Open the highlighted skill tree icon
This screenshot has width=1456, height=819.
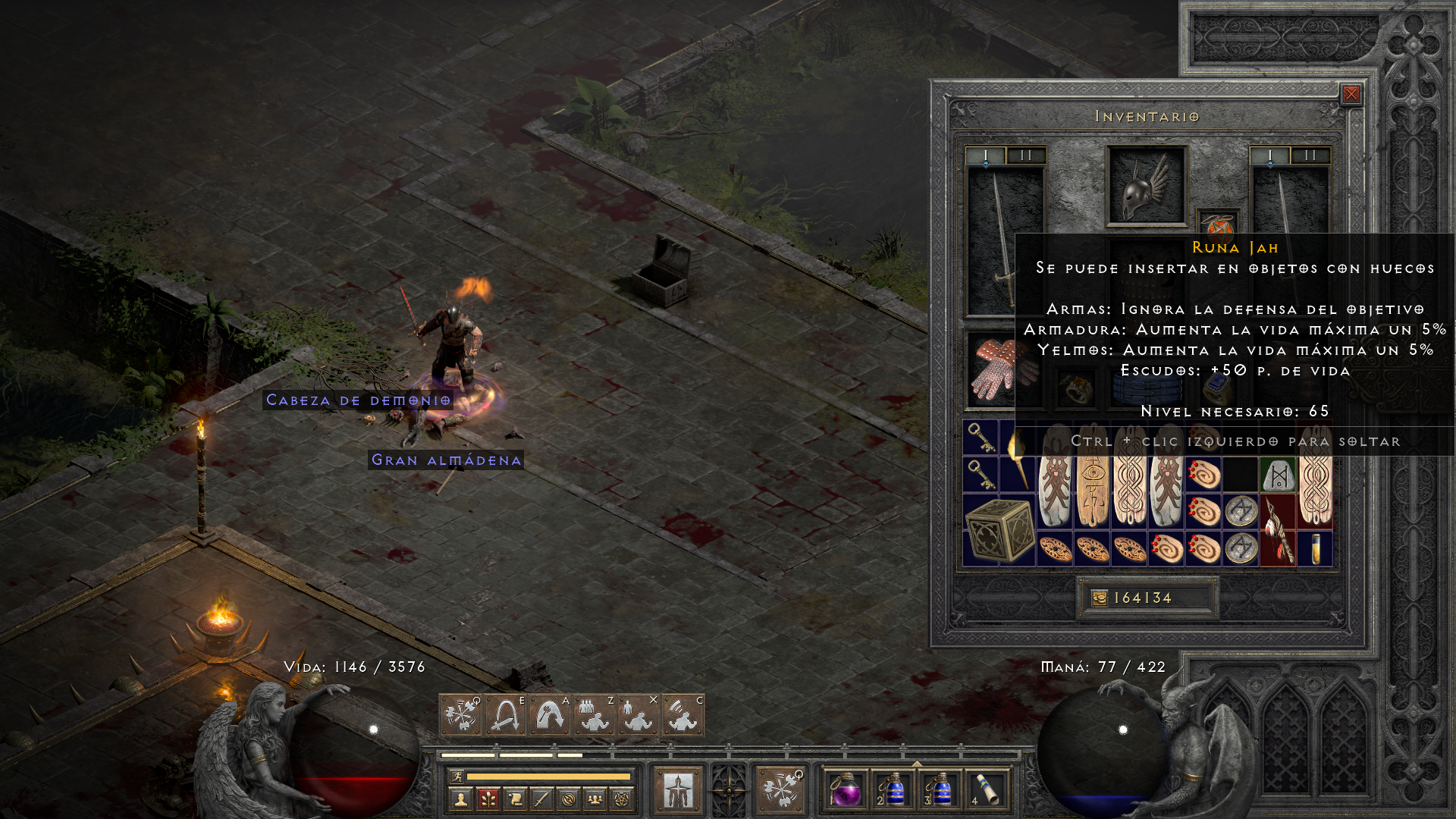(488, 799)
